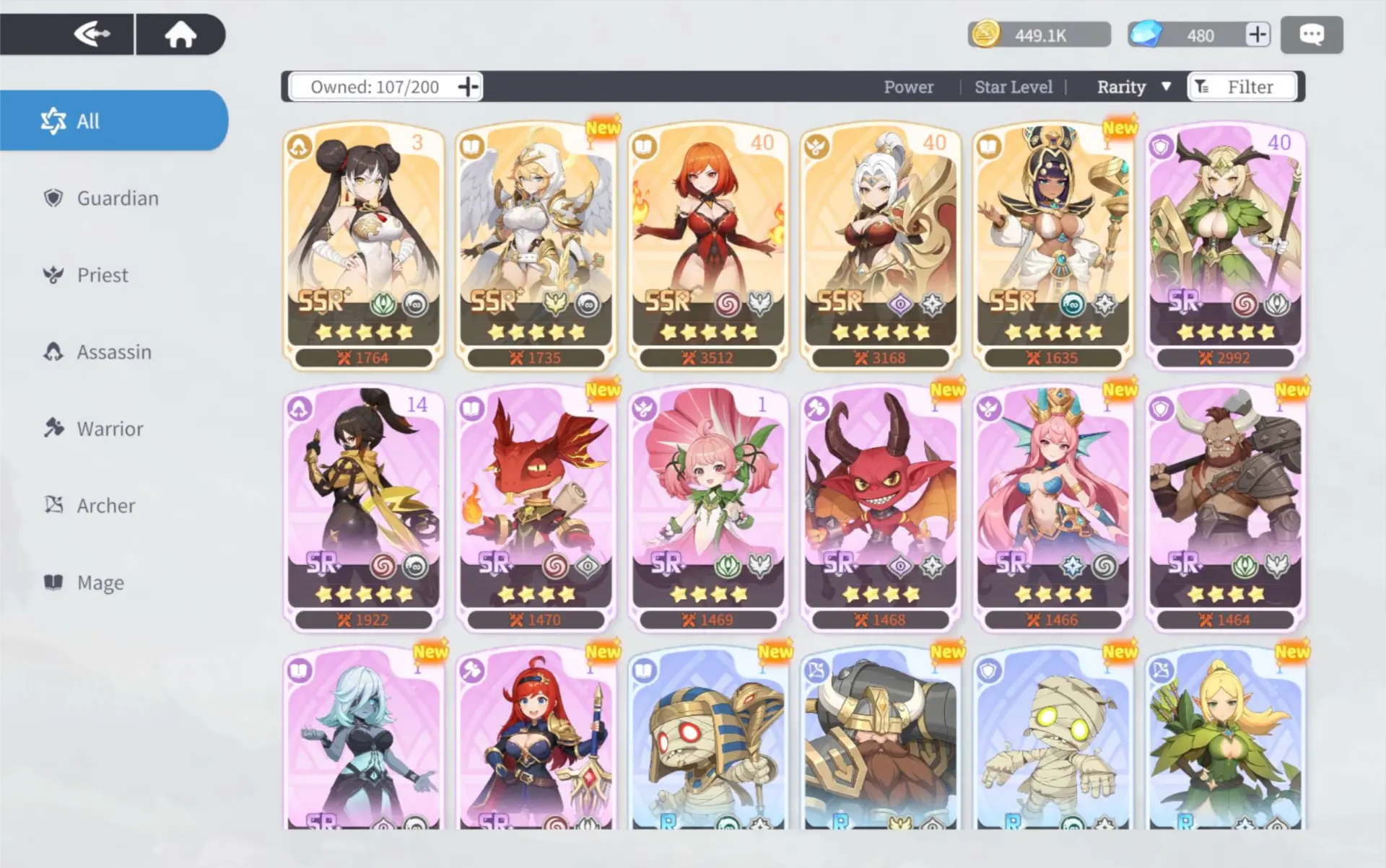
Task: Open the chat window
Action: tap(1311, 35)
